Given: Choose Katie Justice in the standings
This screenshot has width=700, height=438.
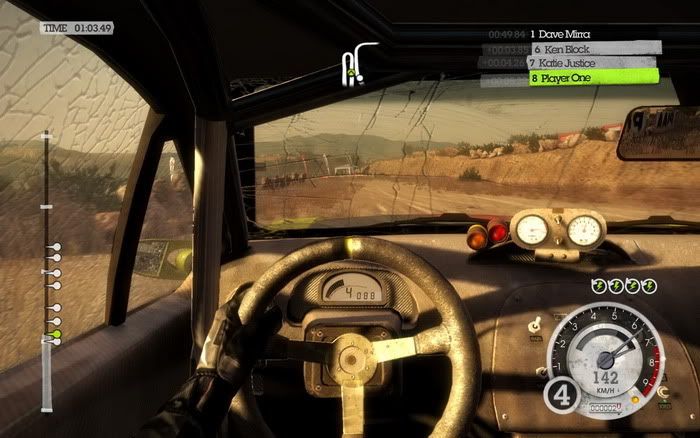Looking at the screenshot, I should pyautogui.click(x=594, y=62).
